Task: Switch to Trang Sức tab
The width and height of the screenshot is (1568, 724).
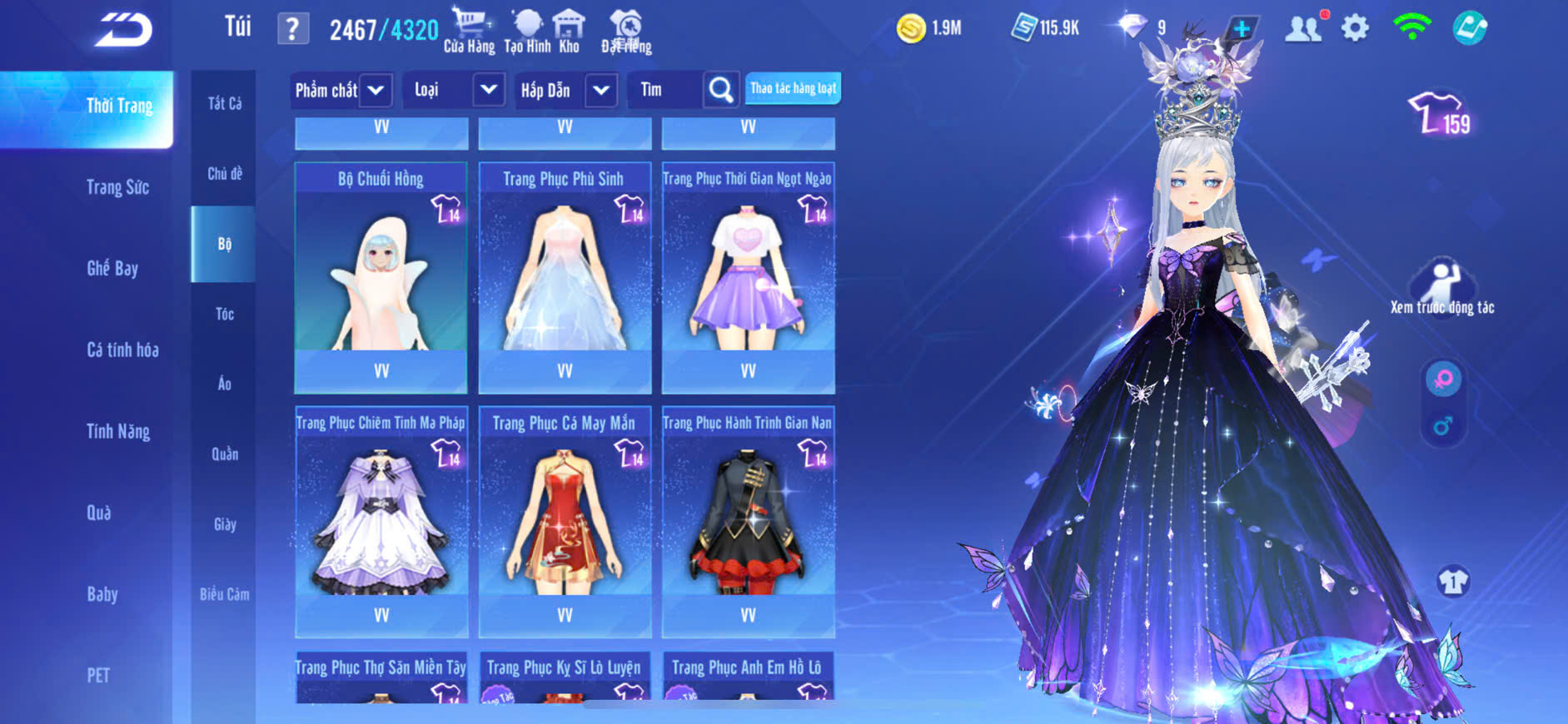Action: coord(117,187)
